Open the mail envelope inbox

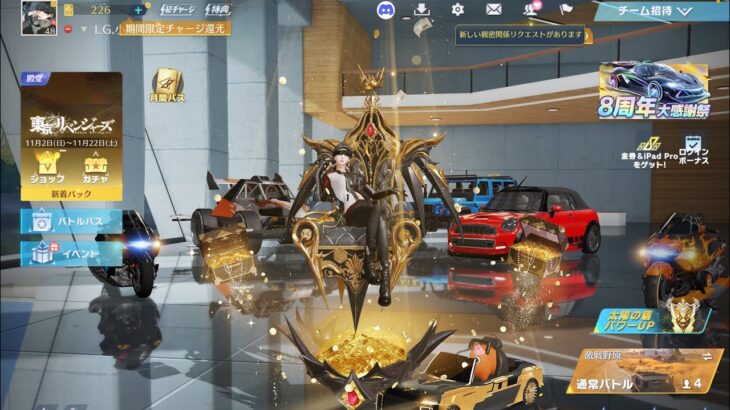(x=493, y=10)
